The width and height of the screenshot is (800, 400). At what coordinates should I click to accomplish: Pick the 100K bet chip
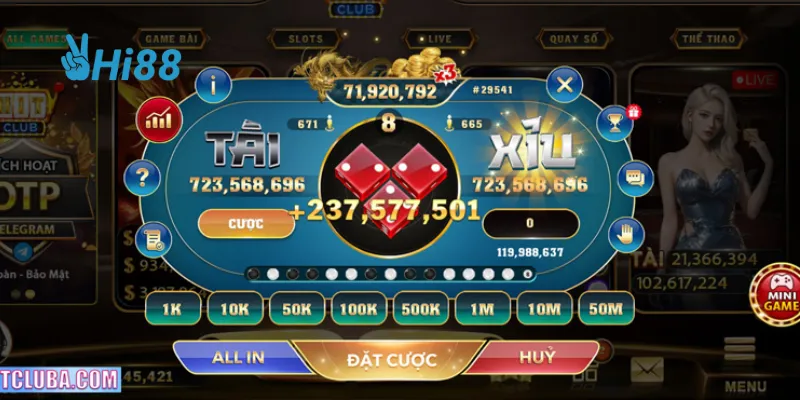click(x=358, y=309)
